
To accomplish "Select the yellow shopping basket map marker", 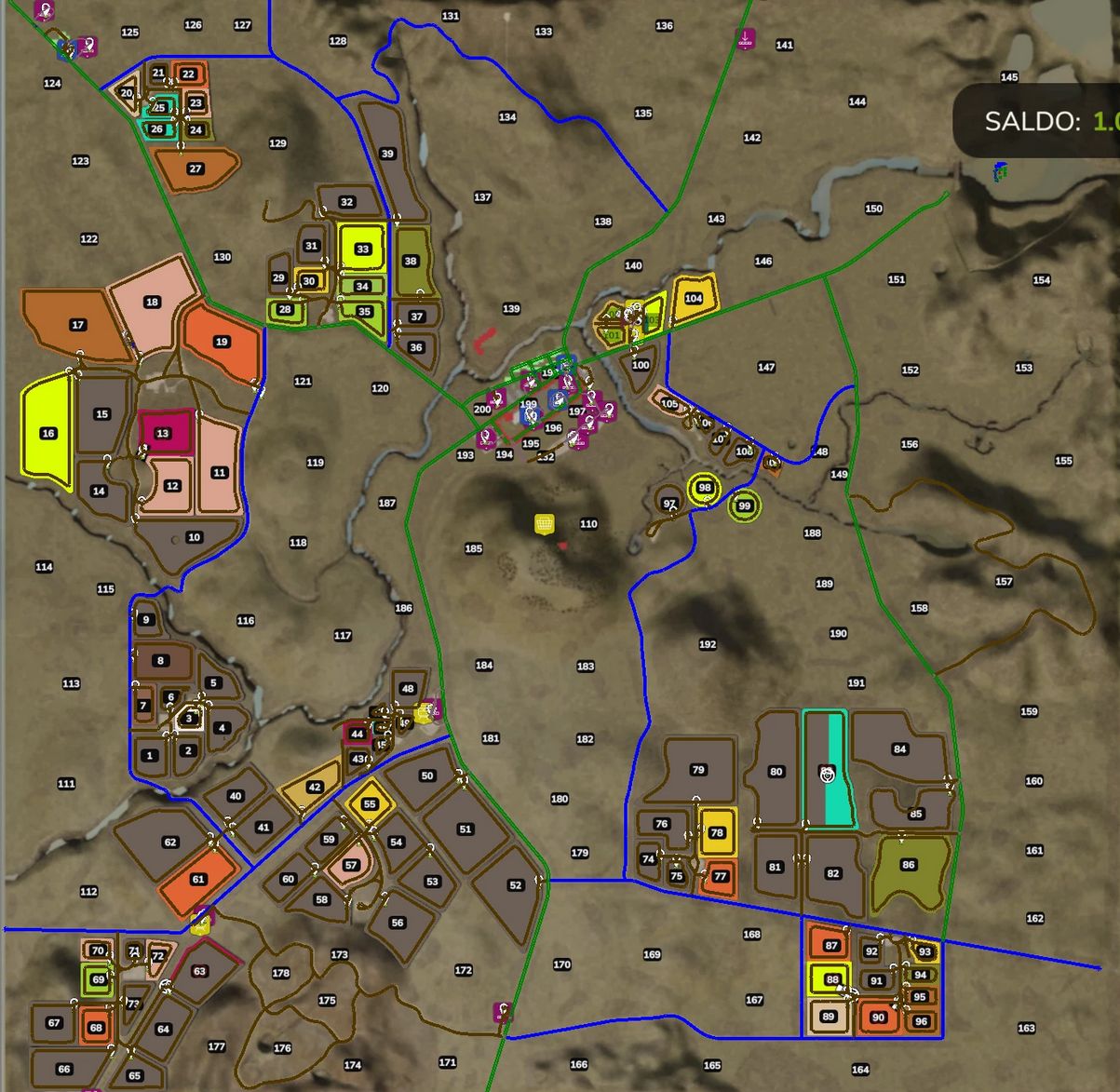I will (x=545, y=524).
